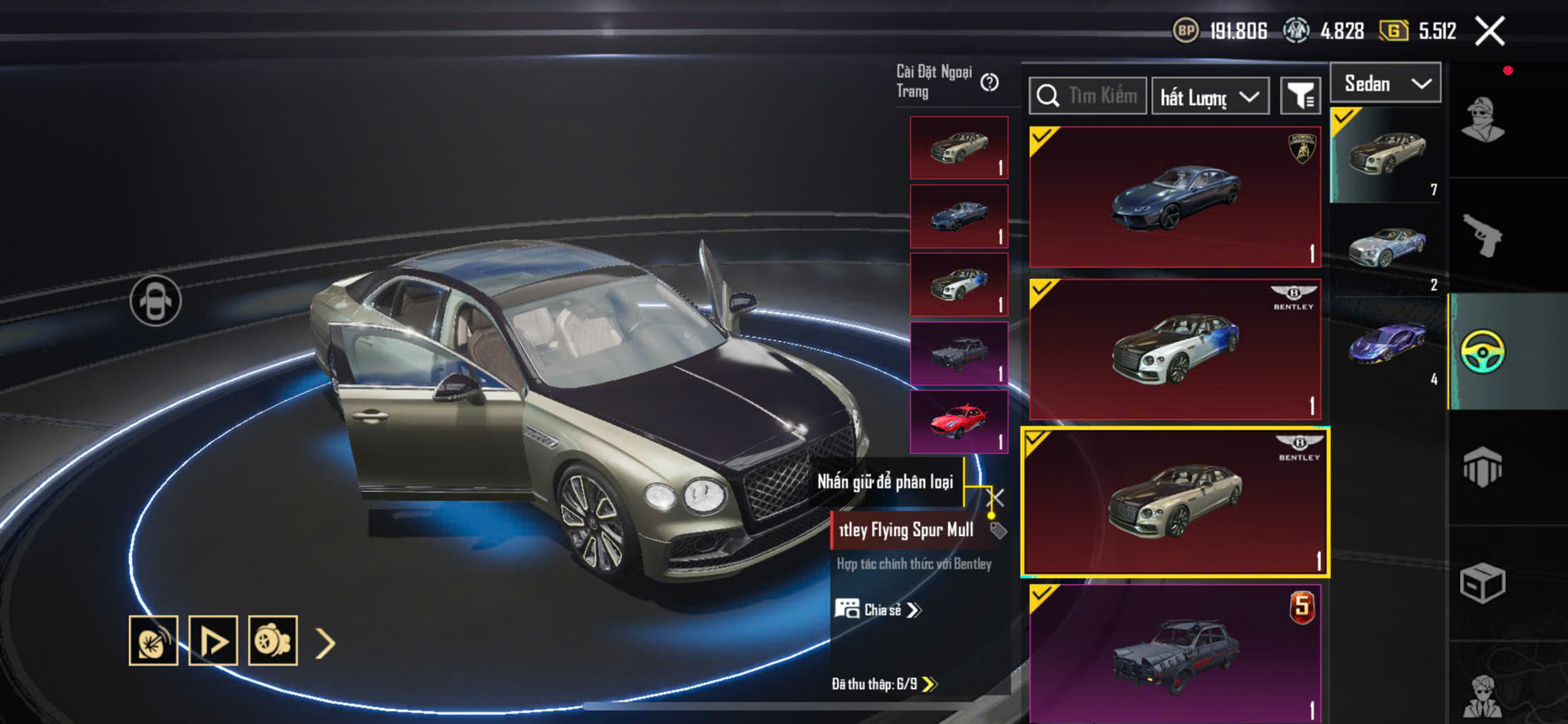Select the purple sports car category
The image size is (1568, 724).
click(x=1387, y=344)
